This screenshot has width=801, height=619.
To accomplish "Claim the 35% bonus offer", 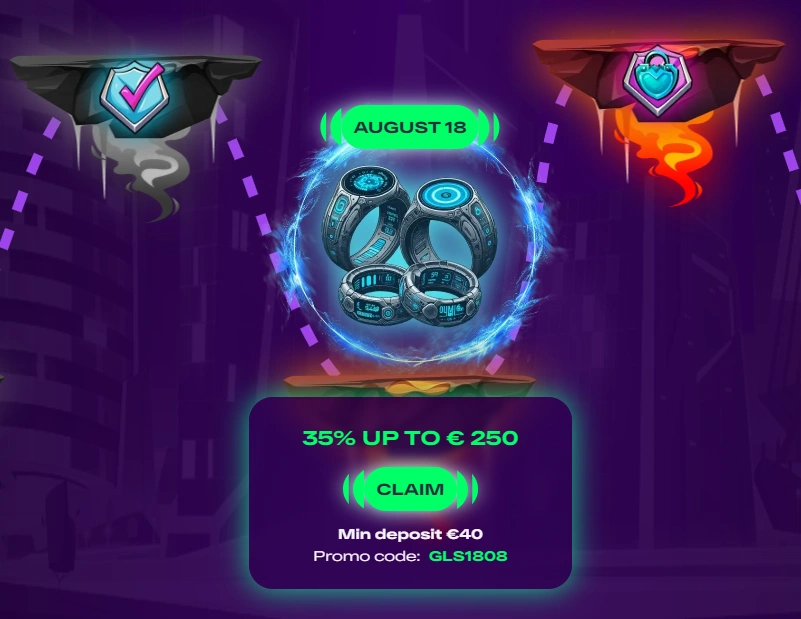I will pos(410,488).
